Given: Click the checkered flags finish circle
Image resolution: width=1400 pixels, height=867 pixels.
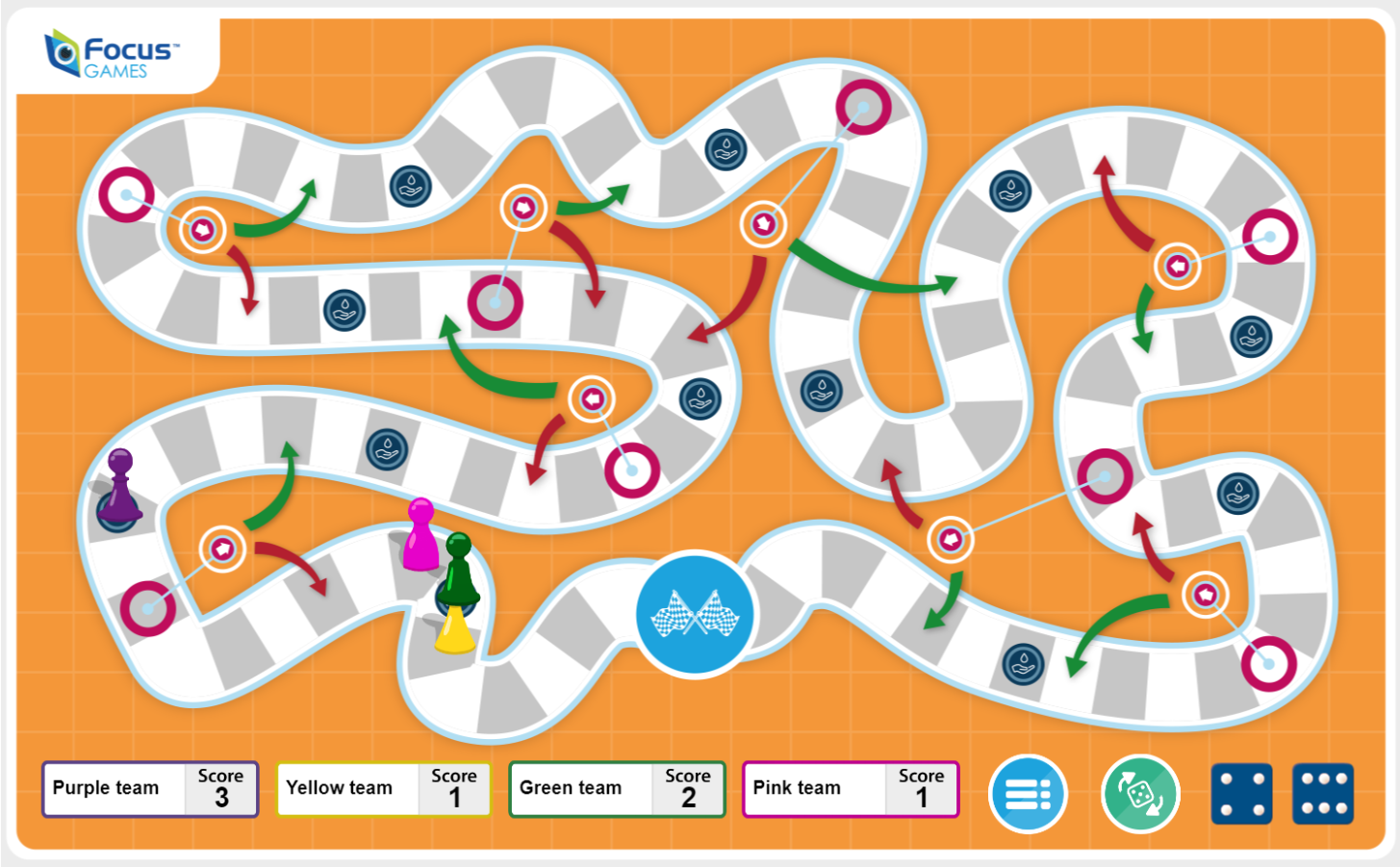Looking at the screenshot, I should coord(695,613).
